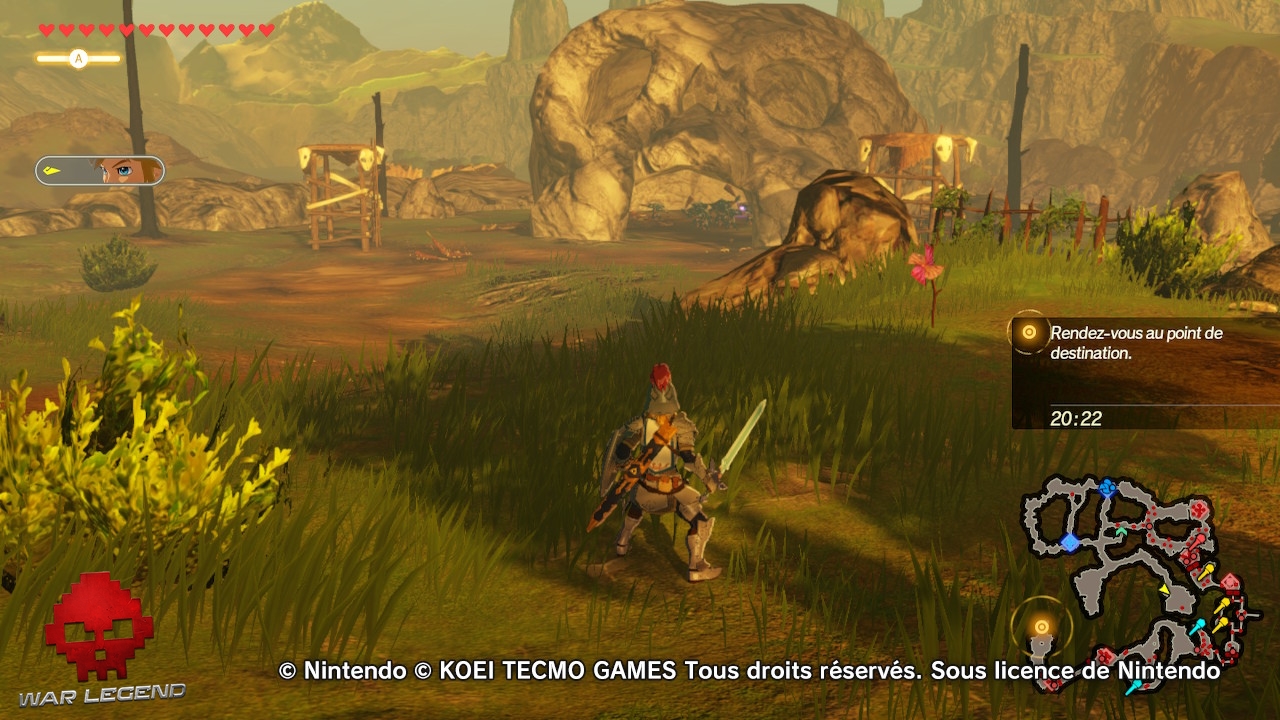This screenshot has width=1280, height=720.
Task: Click the yellow triangle objective marker on the minimap
Action: click(x=1164, y=588)
